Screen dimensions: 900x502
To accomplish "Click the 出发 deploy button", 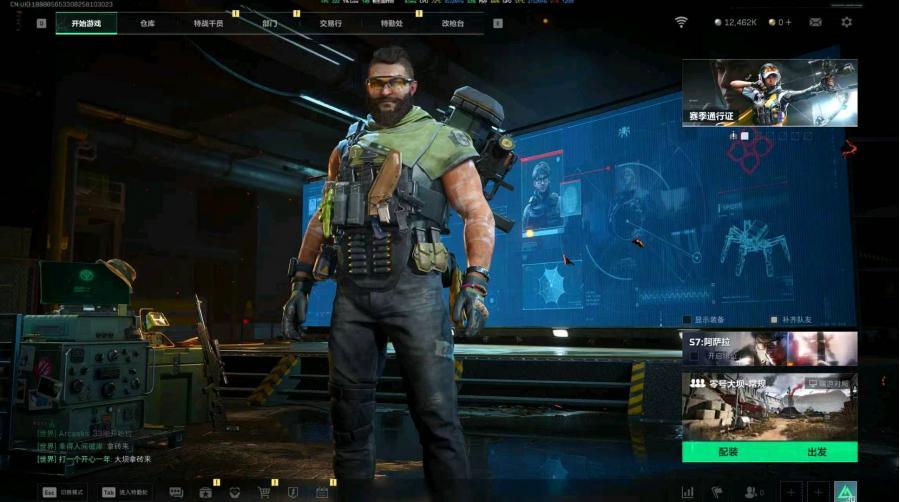I will pos(815,452).
